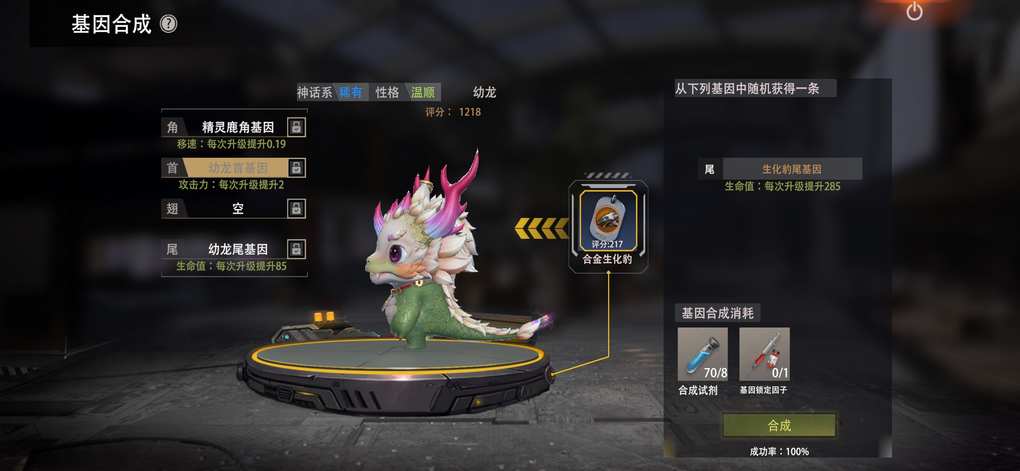
Task: Select the 生化豹尾基因 tail gene entry
Action: point(790,169)
